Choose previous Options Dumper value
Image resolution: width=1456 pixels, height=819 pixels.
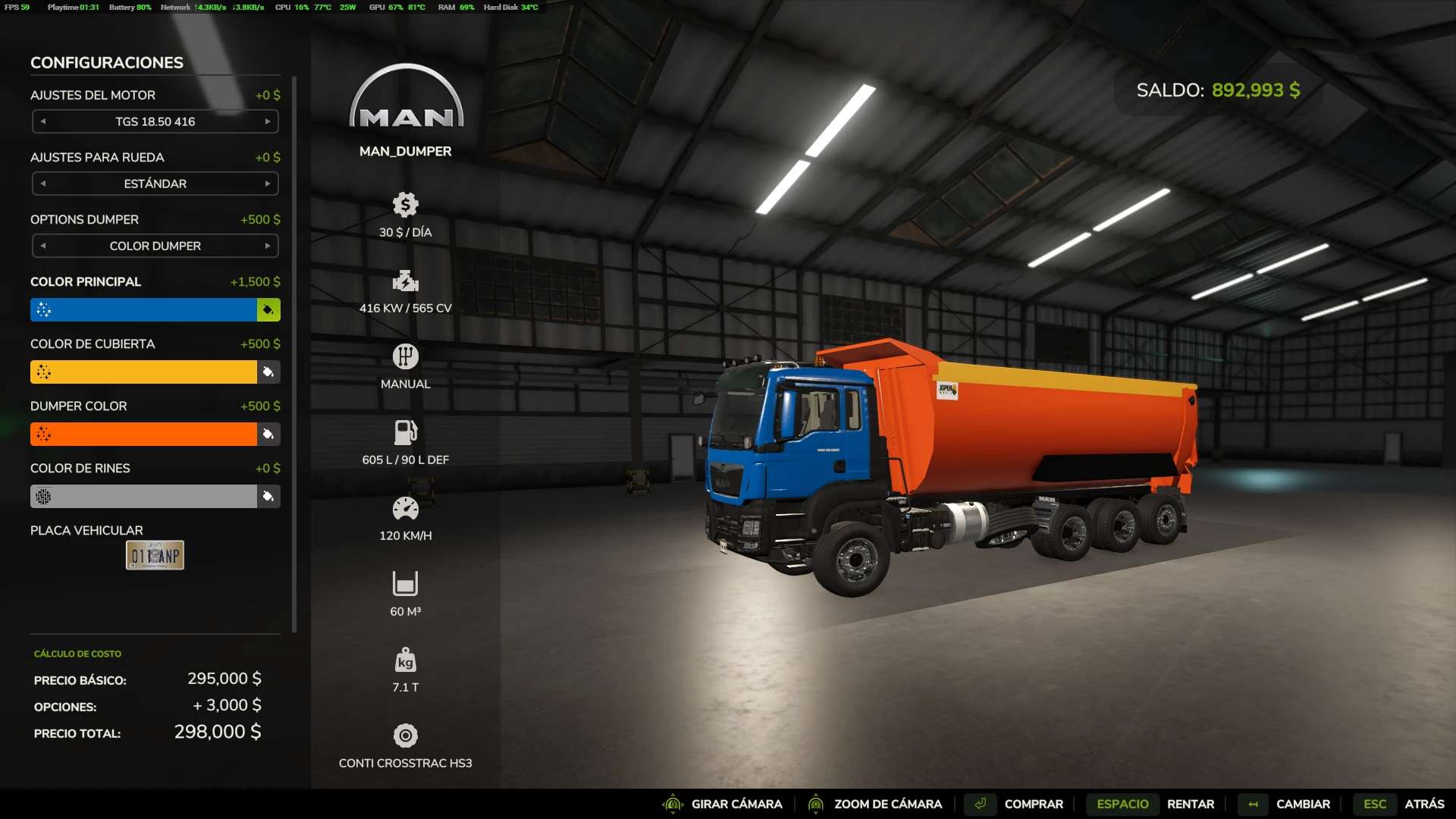[x=43, y=246]
